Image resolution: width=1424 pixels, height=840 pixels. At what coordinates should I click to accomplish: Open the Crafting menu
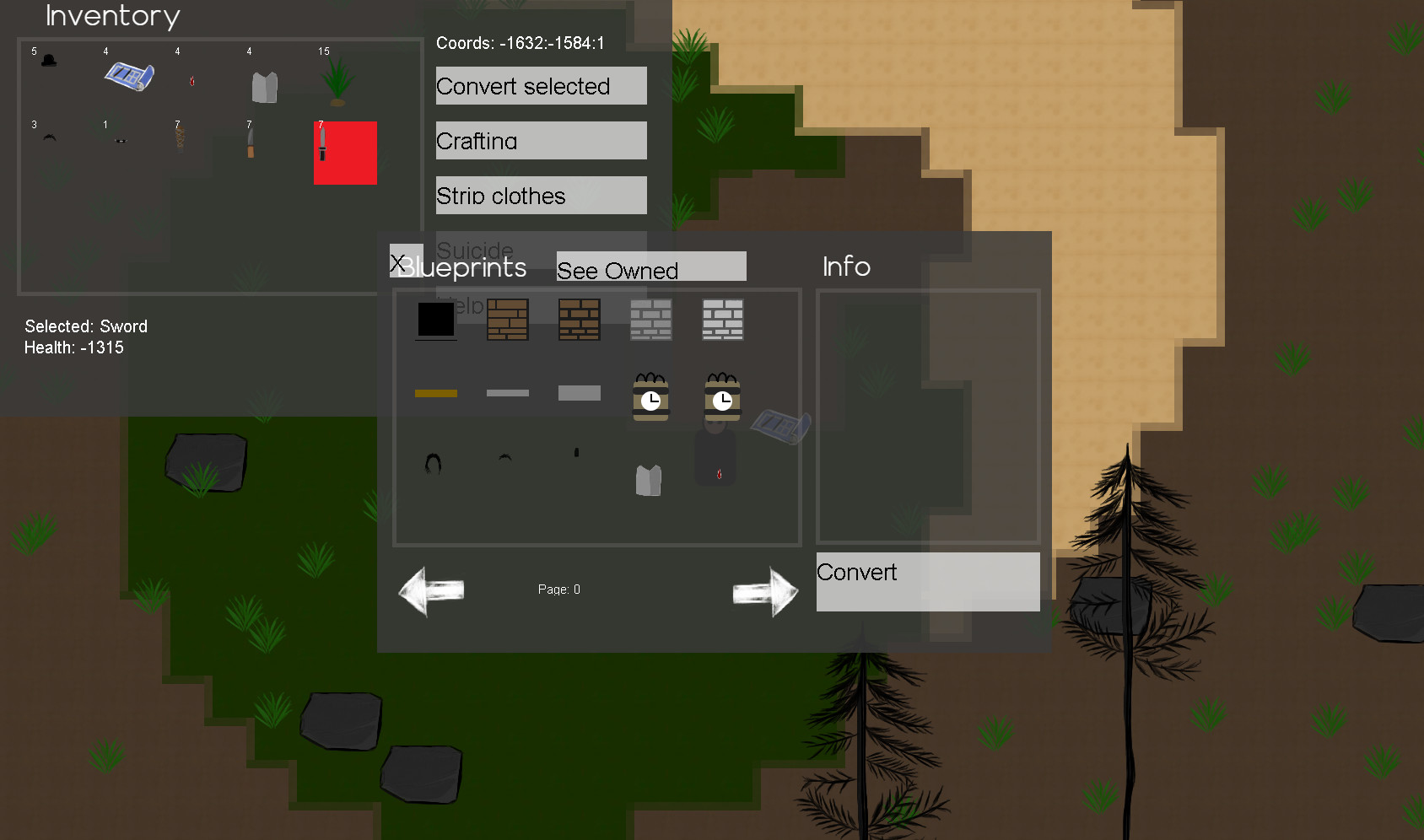tap(540, 141)
